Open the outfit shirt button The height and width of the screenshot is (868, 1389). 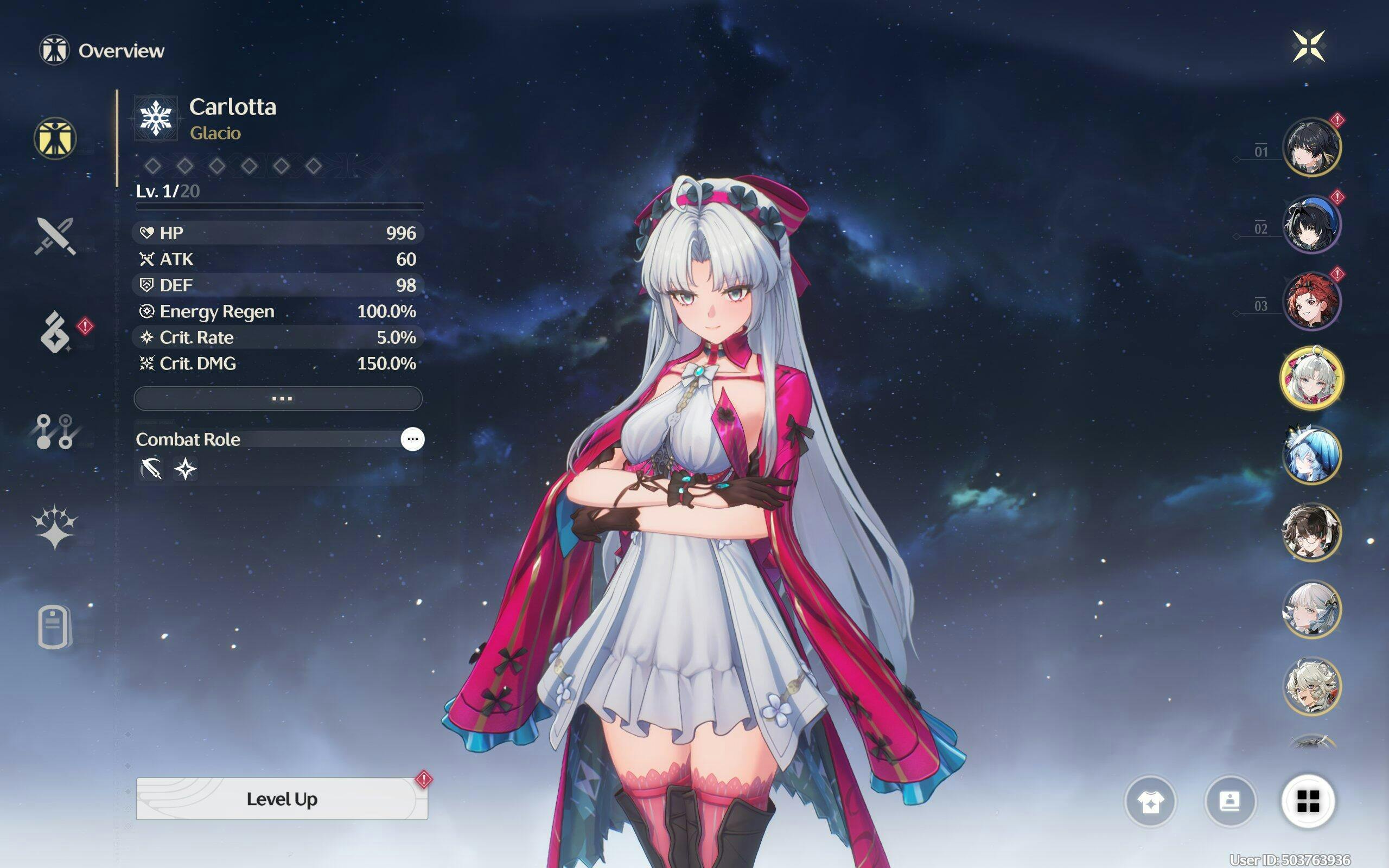pyautogui.click(x=1150, y=801)
